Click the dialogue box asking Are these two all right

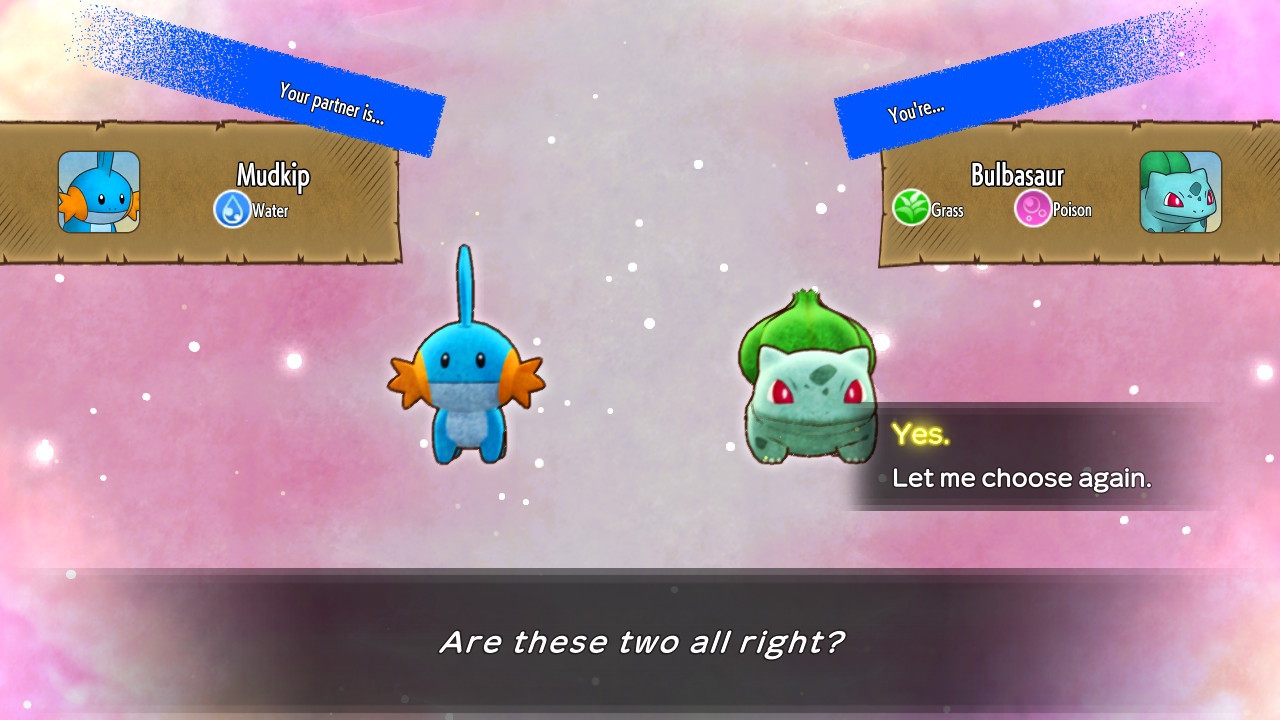click(x=640, y=643)
